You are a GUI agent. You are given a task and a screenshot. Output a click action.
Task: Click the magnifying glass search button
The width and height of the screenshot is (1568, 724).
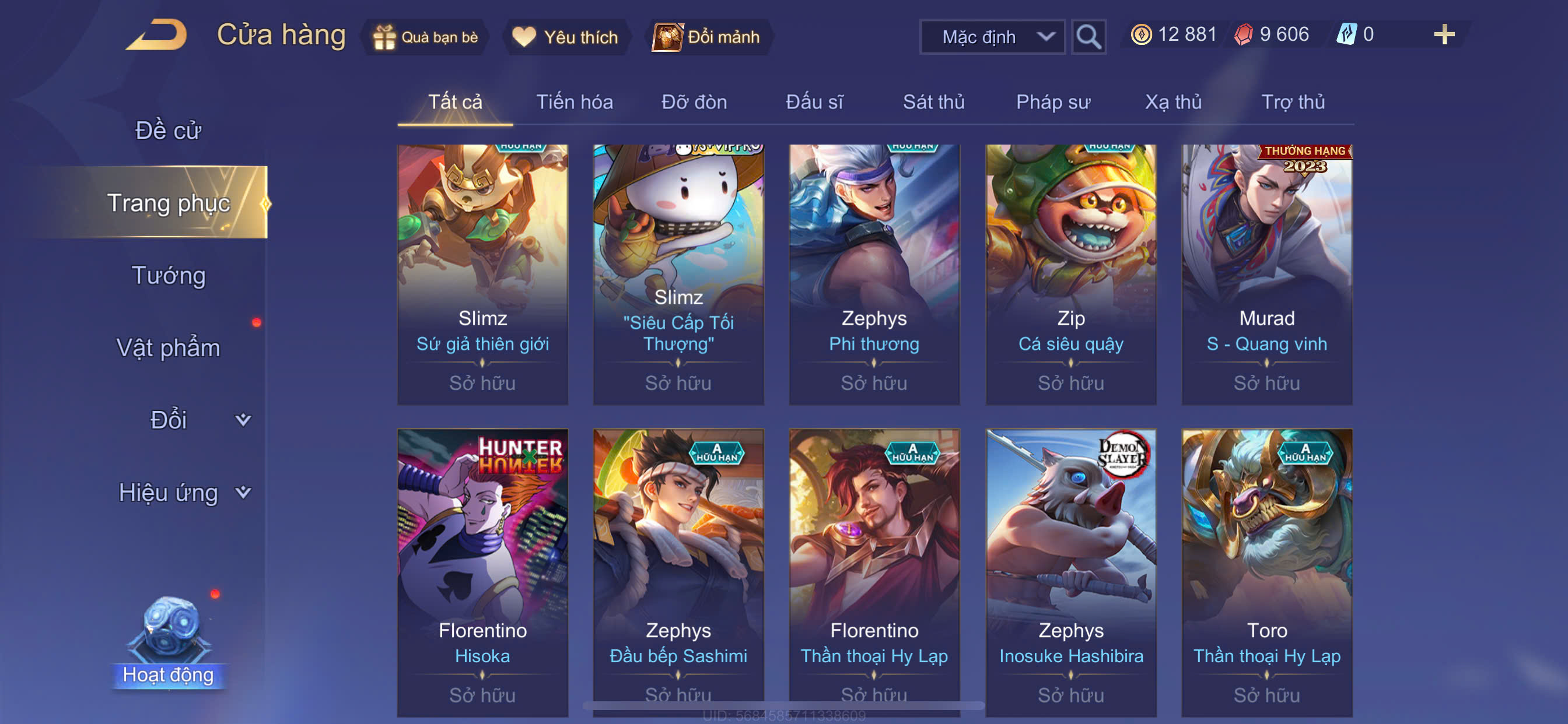1088,37
